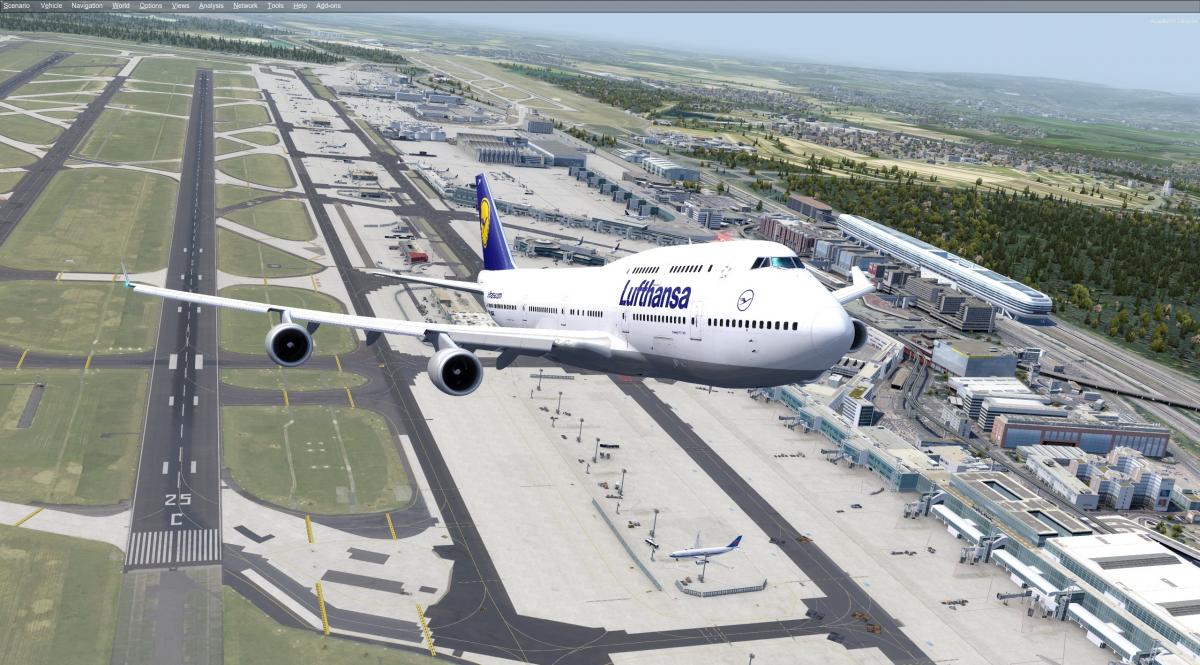Open the Analysis menu
Screen dimensions: 1200x665
click(x=212, y=6)
